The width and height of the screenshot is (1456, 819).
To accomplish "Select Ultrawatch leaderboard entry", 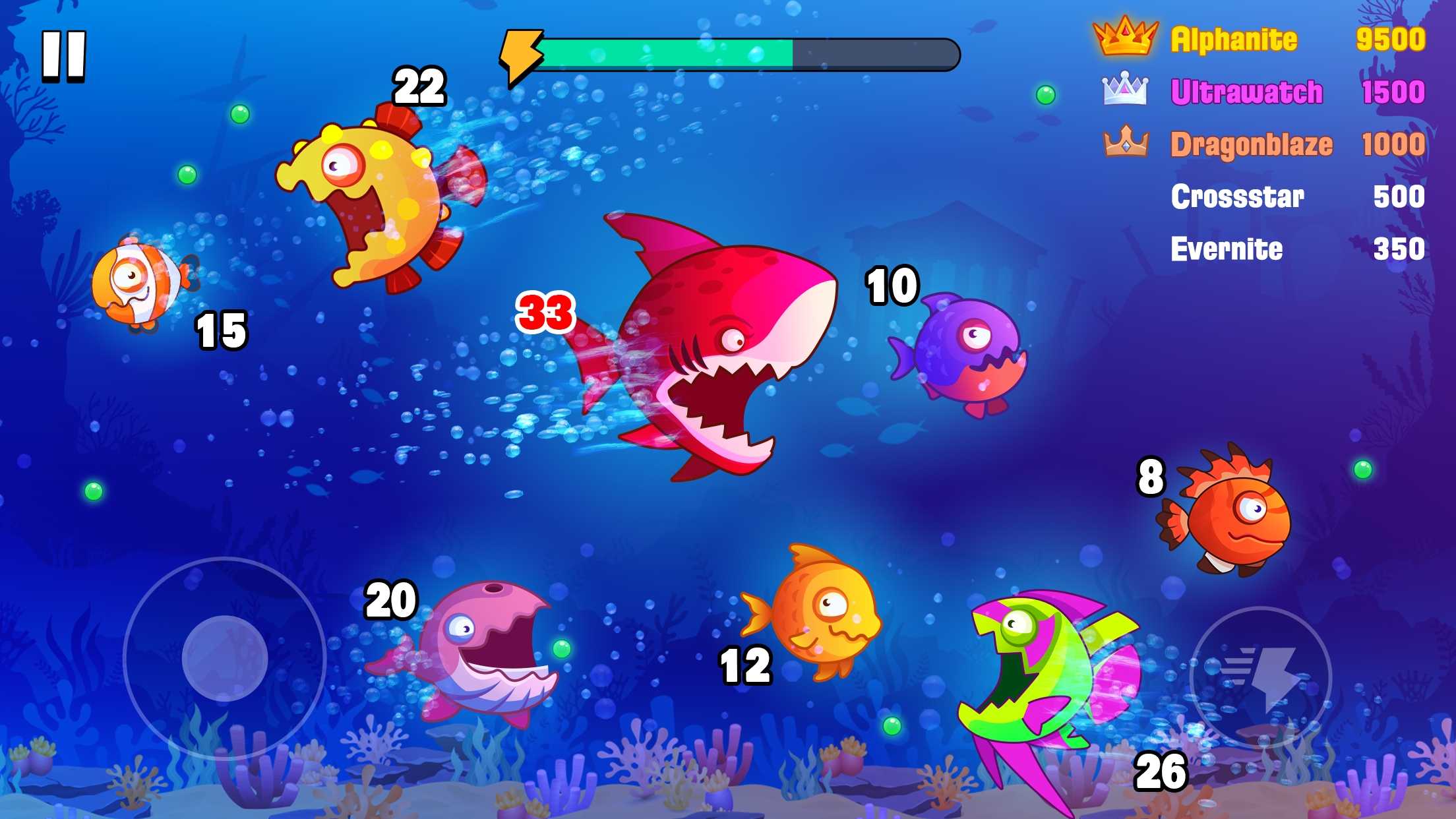I will click(x=1262, y=92).
